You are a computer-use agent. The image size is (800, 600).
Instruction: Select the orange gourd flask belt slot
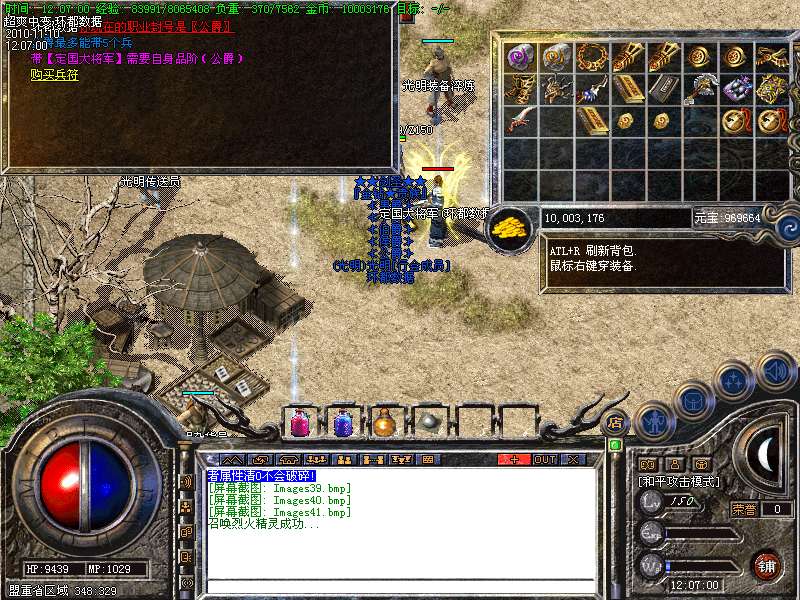point(385,423)
